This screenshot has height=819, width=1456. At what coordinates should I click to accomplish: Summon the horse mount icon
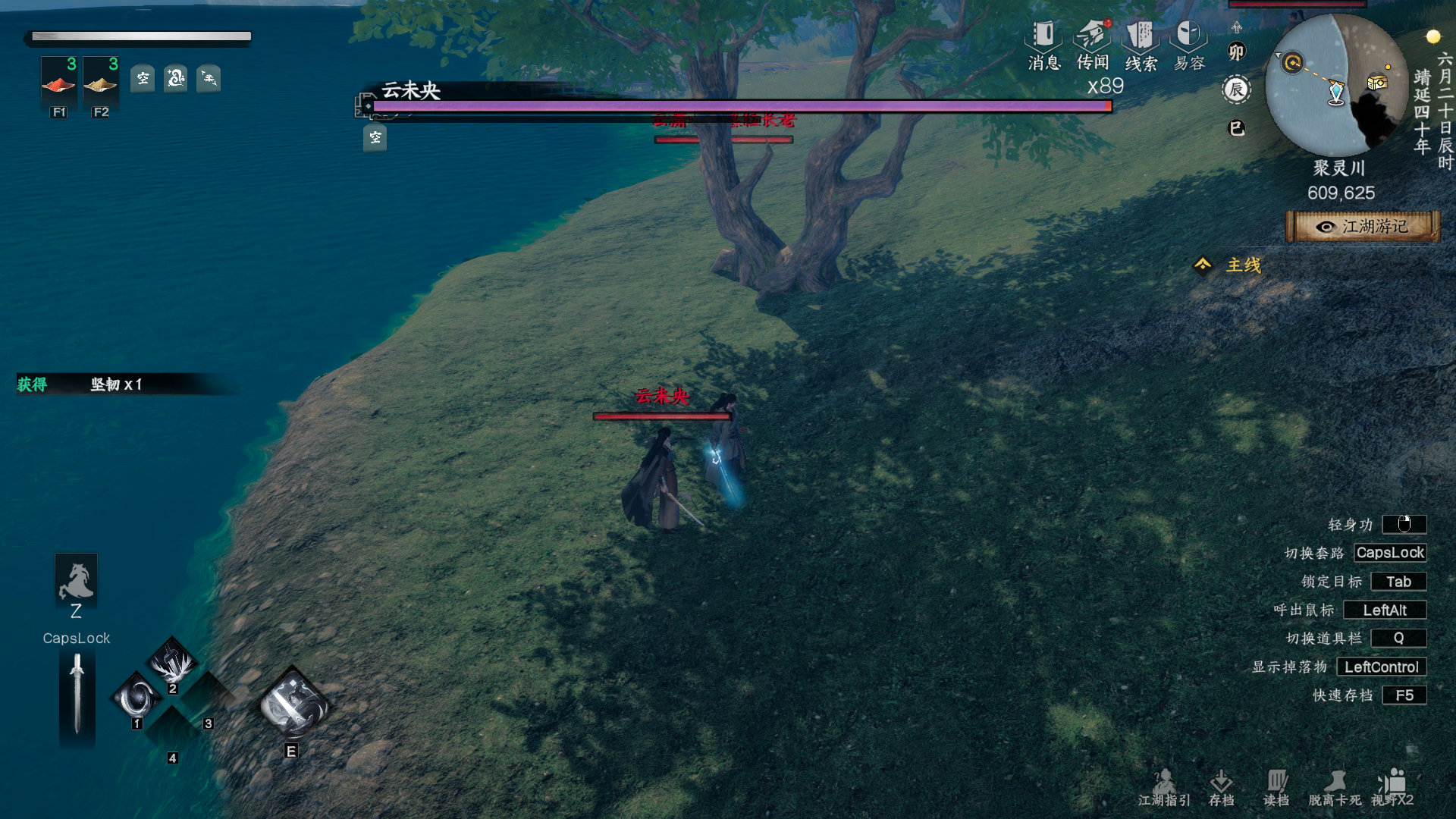[76, 580]
